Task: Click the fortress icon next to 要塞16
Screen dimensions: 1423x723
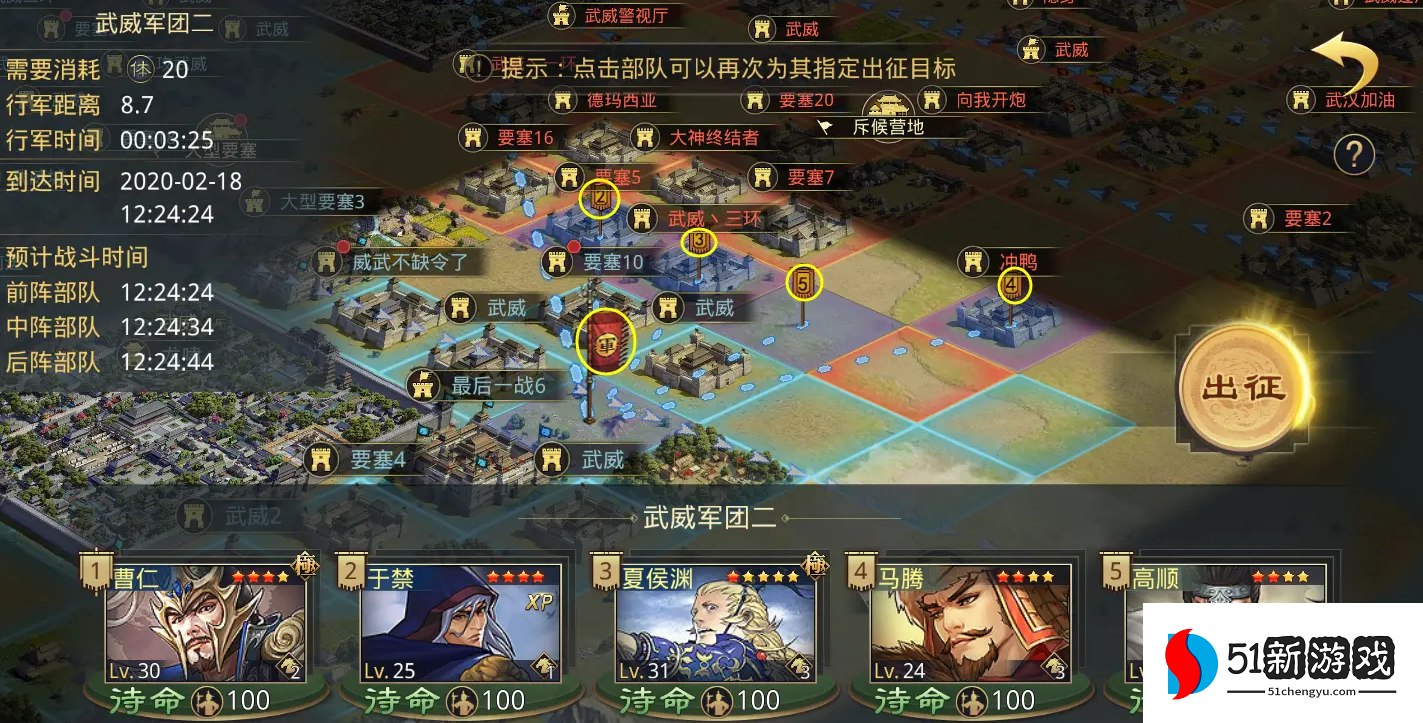Action: tap(472, 137)
